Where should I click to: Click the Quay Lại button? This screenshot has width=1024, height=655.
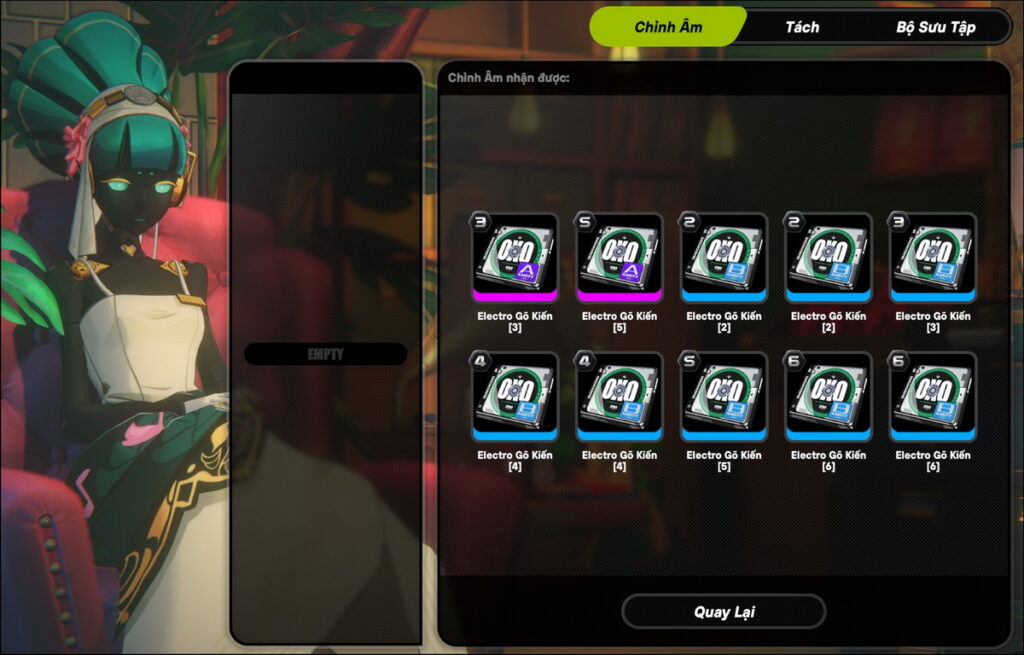point(723,611)
